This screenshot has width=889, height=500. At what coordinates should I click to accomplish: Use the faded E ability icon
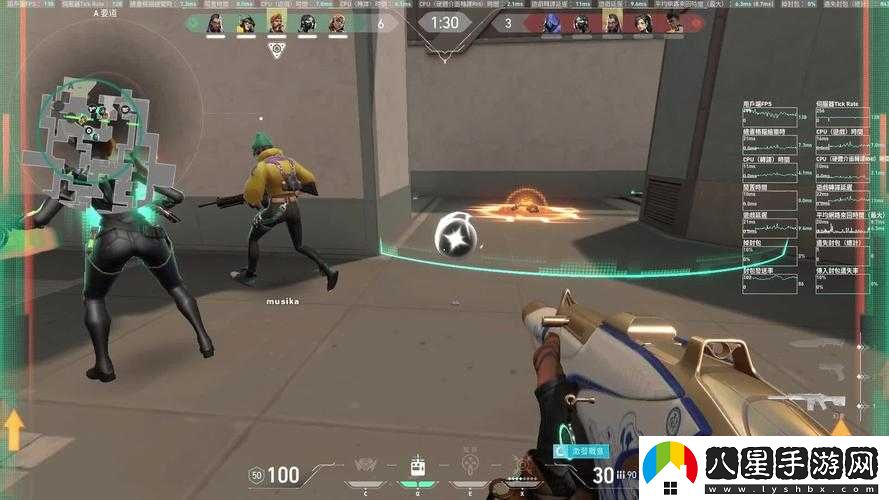coord(470,467)
